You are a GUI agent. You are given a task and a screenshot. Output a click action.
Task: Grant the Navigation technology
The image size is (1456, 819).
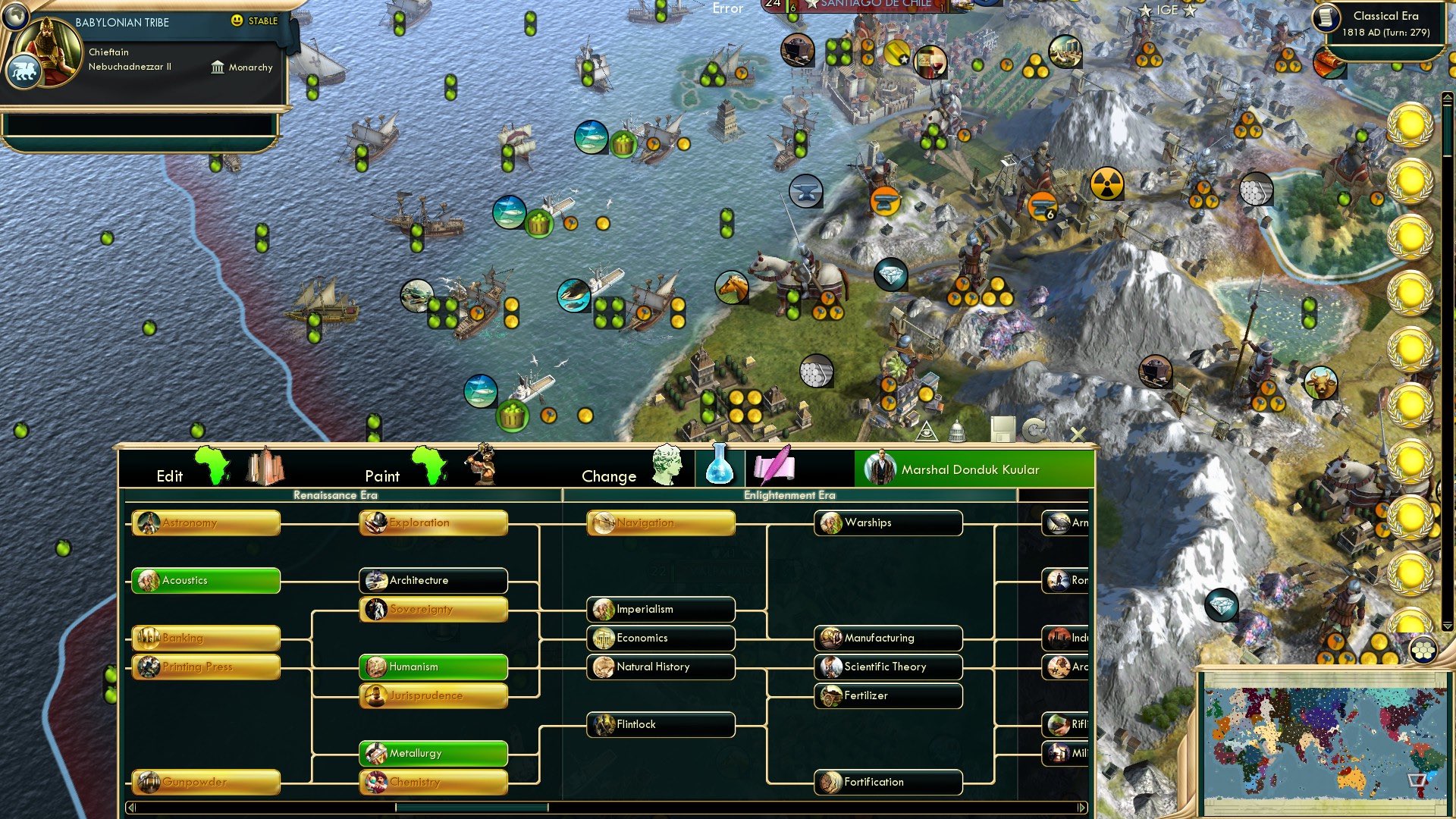tap(660, 523)
